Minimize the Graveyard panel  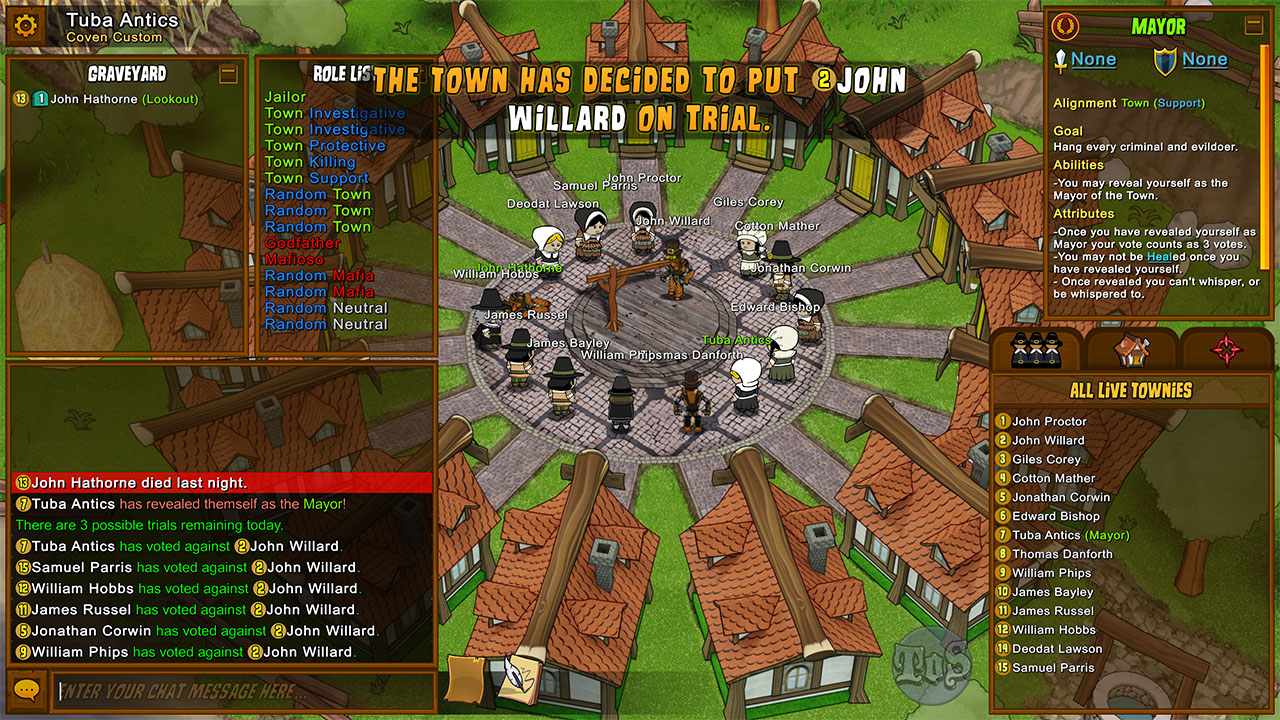click(x=229, y=73)
